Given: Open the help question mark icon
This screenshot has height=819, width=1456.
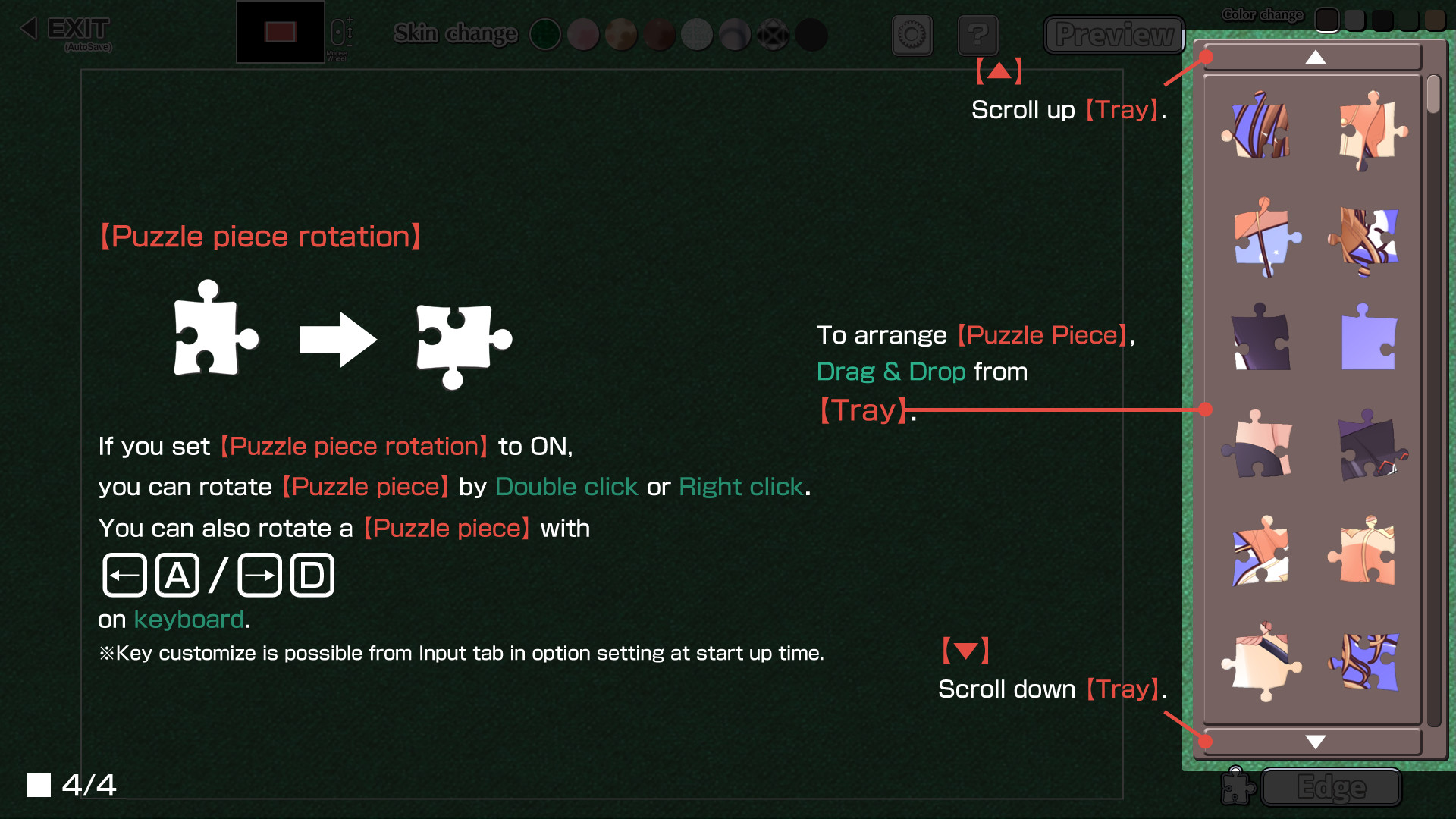Looking at the screenshot, I should click(x=978, y=35).
